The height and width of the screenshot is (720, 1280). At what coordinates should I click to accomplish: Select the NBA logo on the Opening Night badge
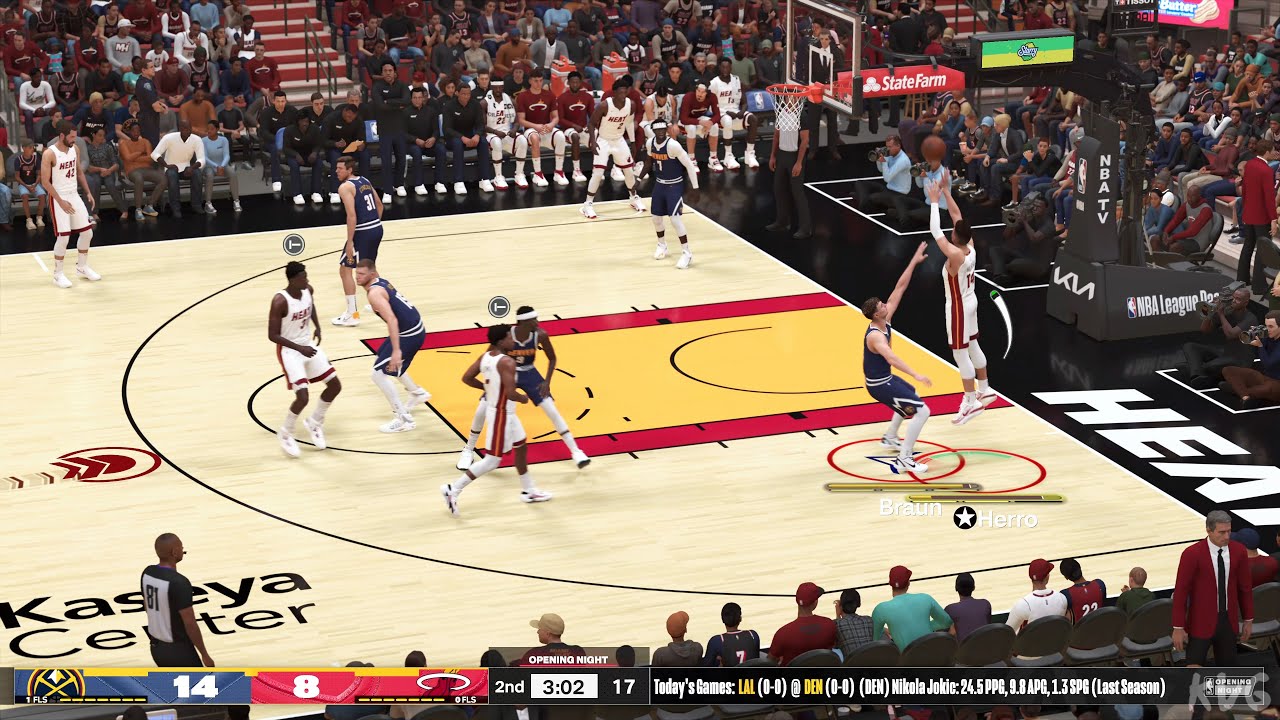(x=1209, y=686)
